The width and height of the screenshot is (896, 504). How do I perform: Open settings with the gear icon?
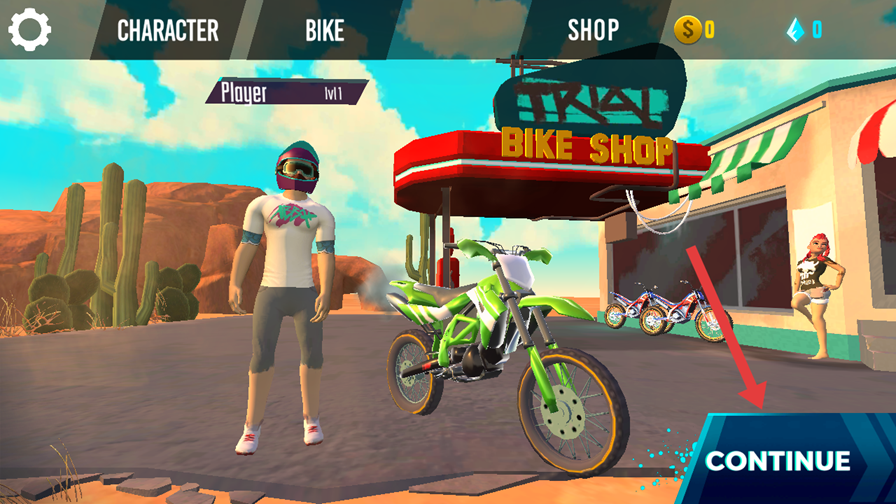tap(30, 30)
